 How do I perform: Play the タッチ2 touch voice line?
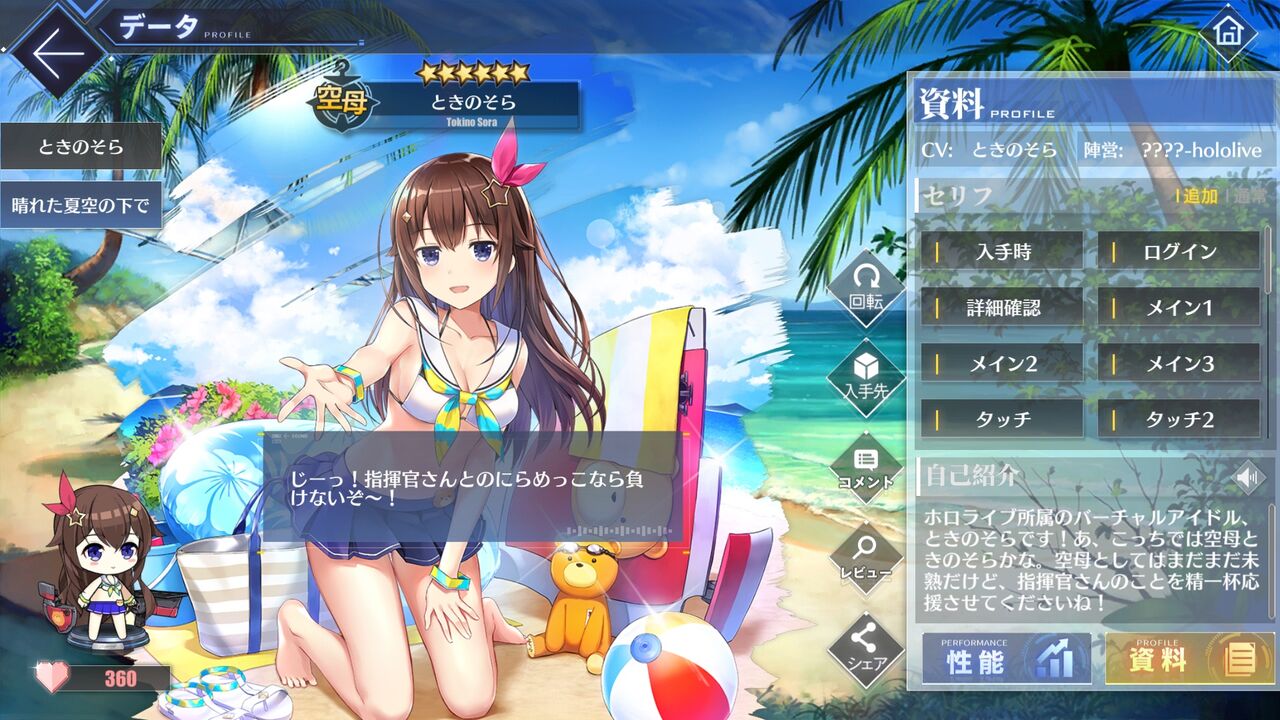(x=1175, y=420)
